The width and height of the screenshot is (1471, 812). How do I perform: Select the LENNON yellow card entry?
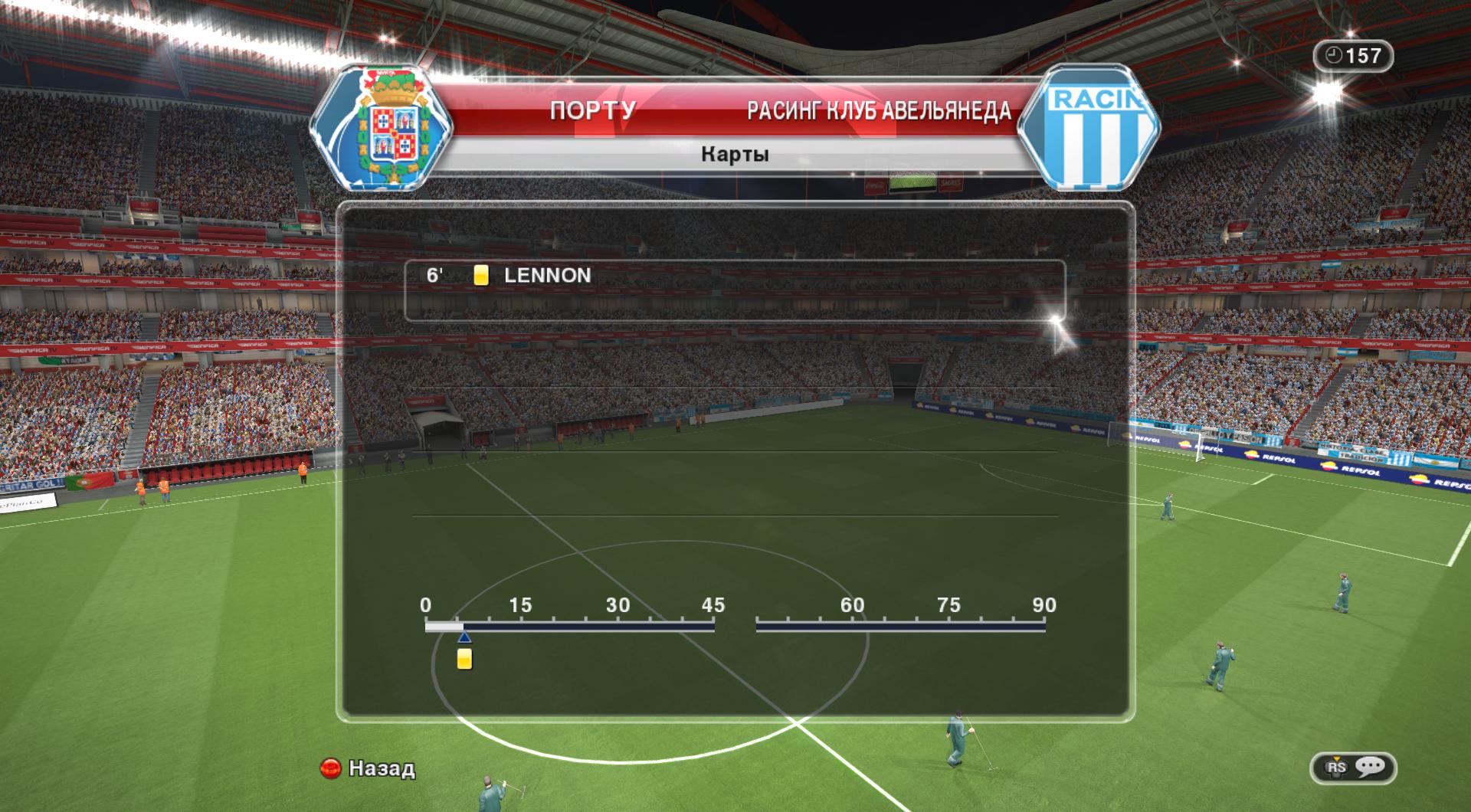coord(547,276)
